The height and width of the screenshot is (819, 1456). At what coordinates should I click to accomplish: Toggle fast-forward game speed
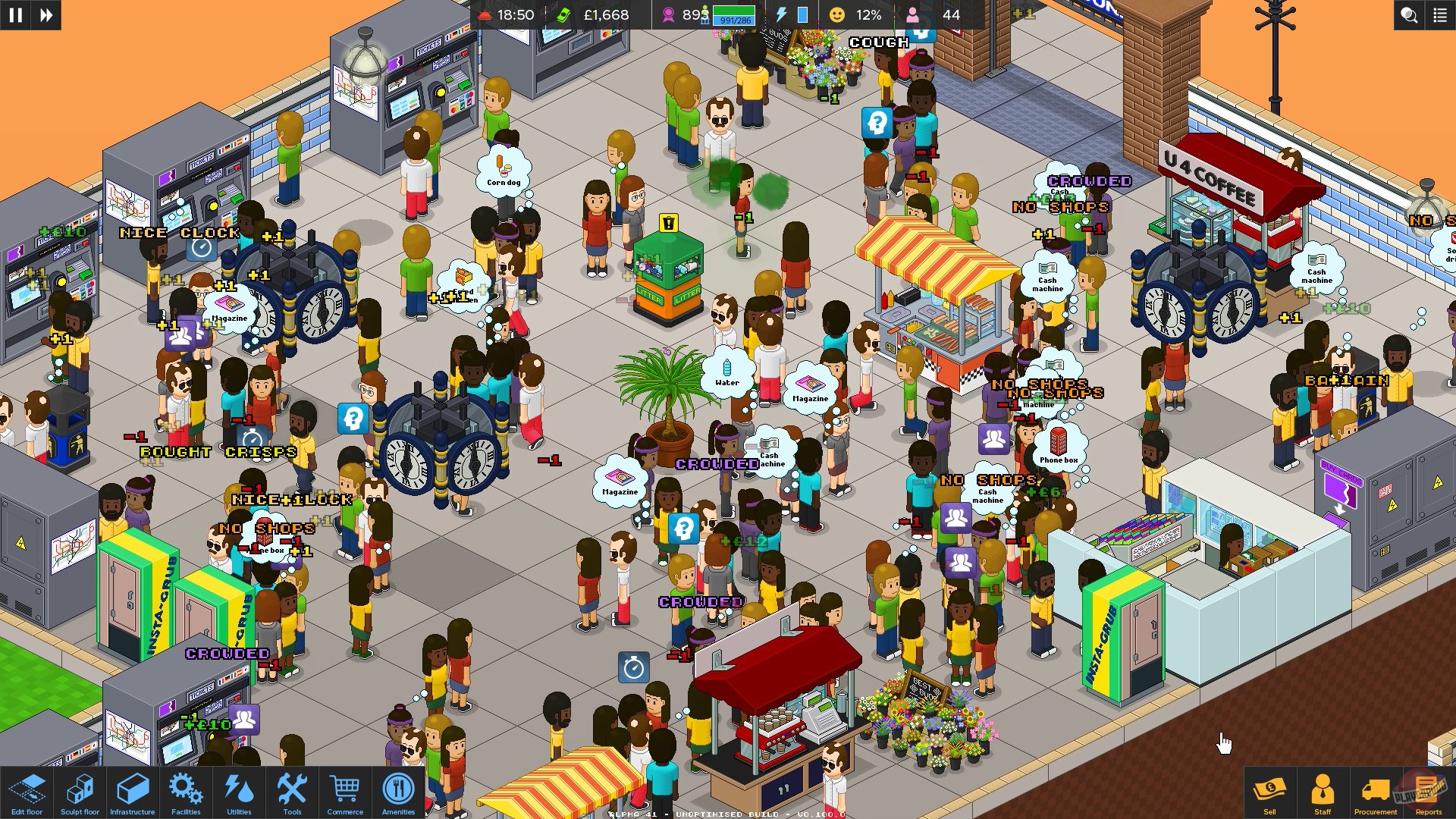tap(45, 15)
